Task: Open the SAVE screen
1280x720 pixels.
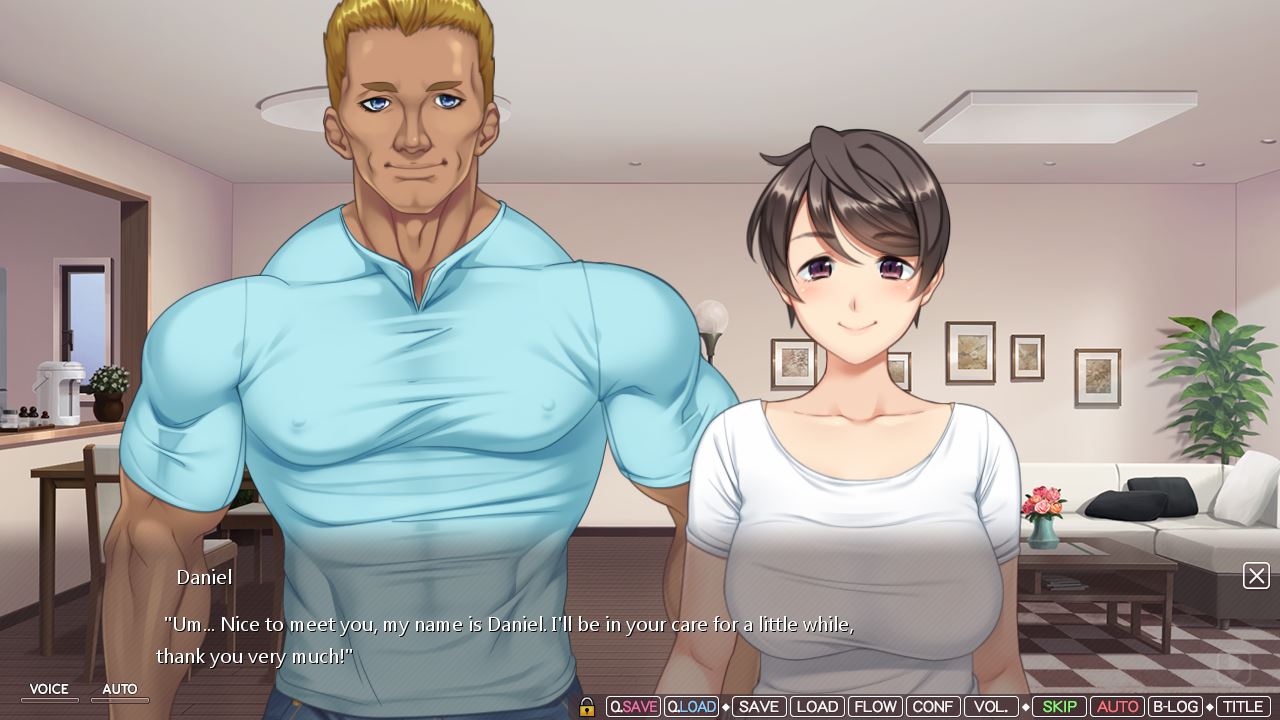Action: click(759, 706)
